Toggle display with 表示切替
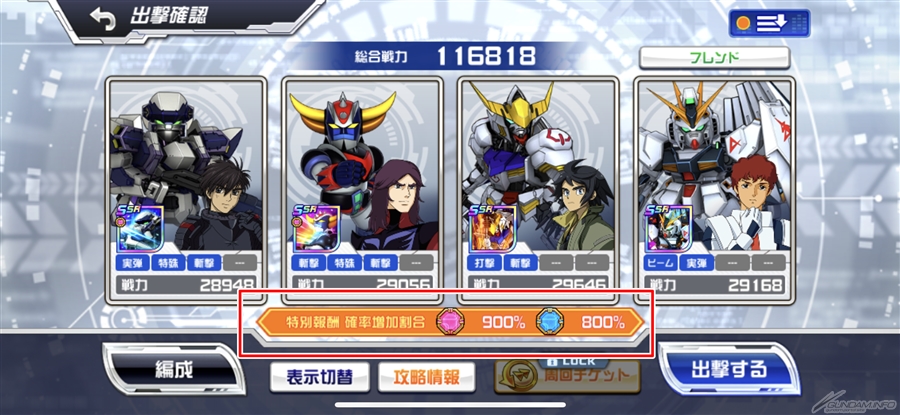 [x=317, y=377]
